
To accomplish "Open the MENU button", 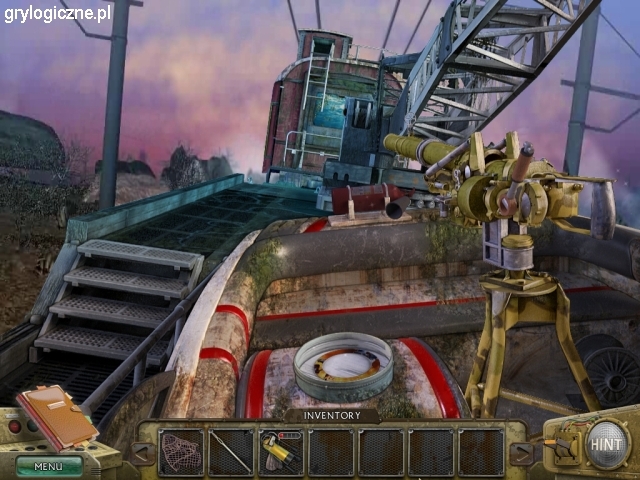I will pyautogui.click(x=48, y=466).
